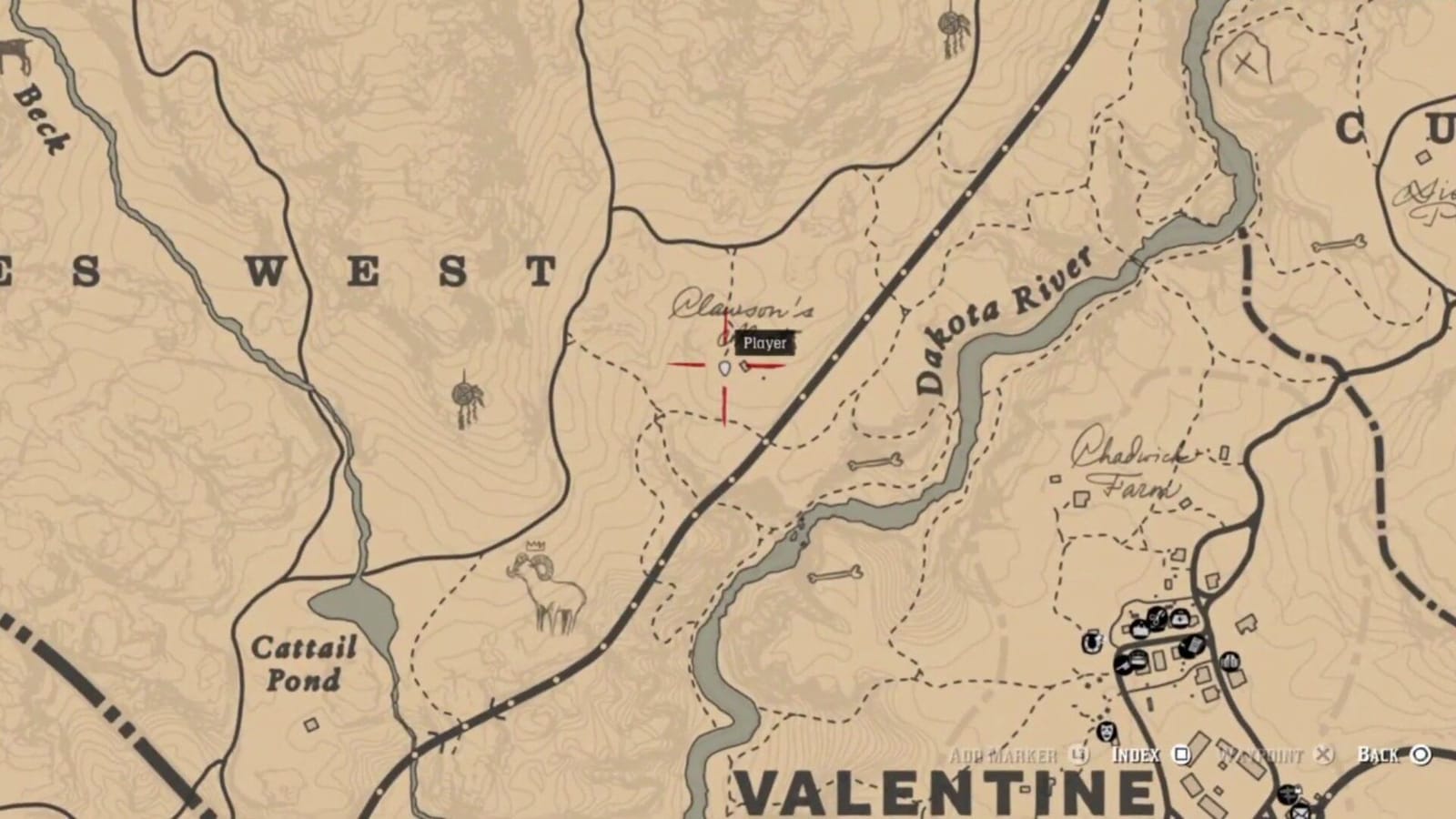Select the theater mask icon southwest of Valentine
This screenshot has width=1456, height=819.
[1106, 731]
